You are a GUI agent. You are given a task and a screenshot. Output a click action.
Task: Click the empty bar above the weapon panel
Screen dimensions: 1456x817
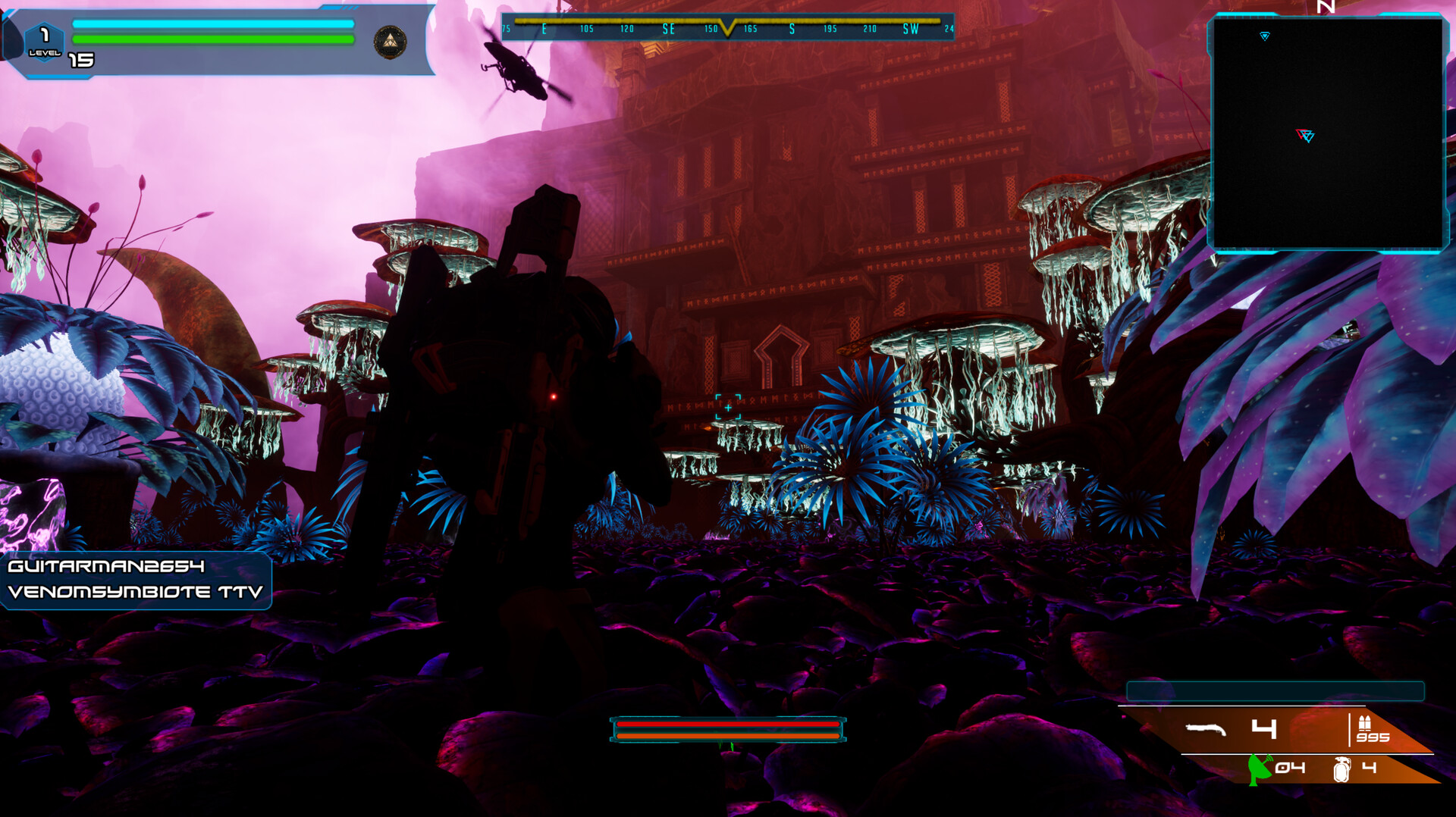(1275, 690)
